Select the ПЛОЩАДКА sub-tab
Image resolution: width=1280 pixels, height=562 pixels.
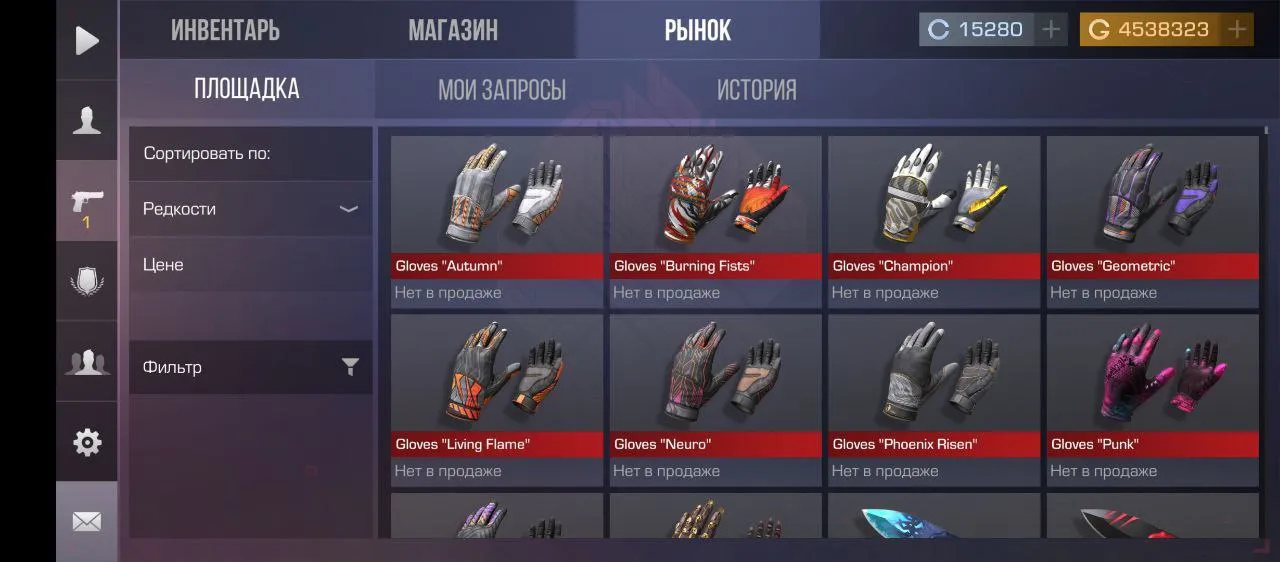(x=246, y=89)
